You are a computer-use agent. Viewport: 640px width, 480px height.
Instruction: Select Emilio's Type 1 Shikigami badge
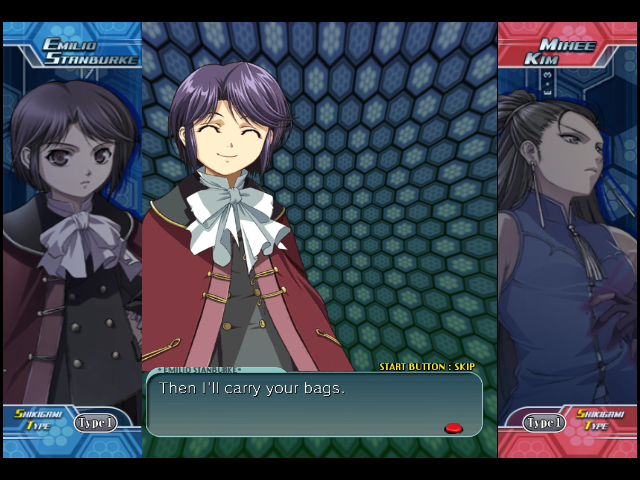(x=95, y=423)
